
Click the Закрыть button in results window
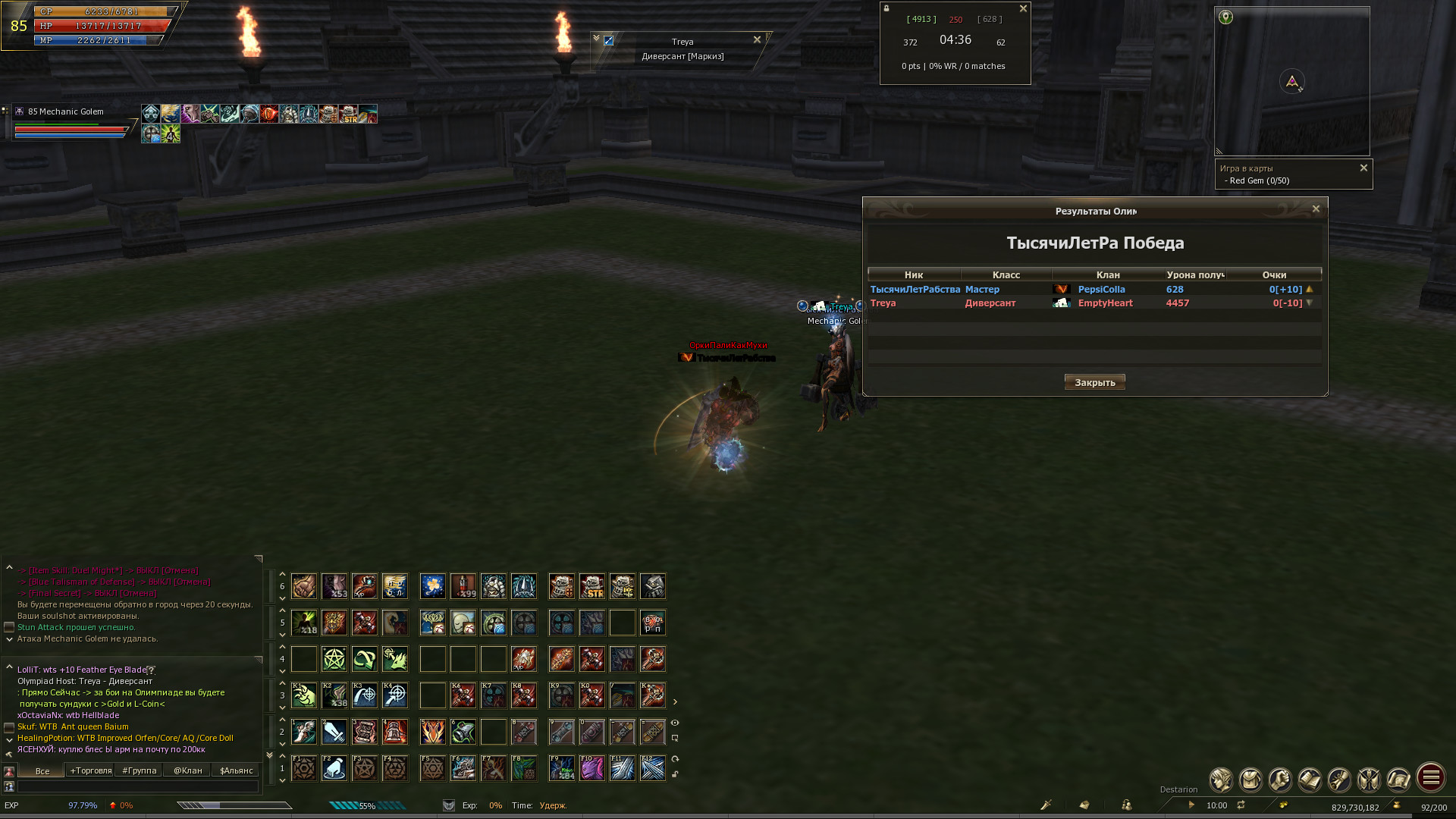point(1094,382)
